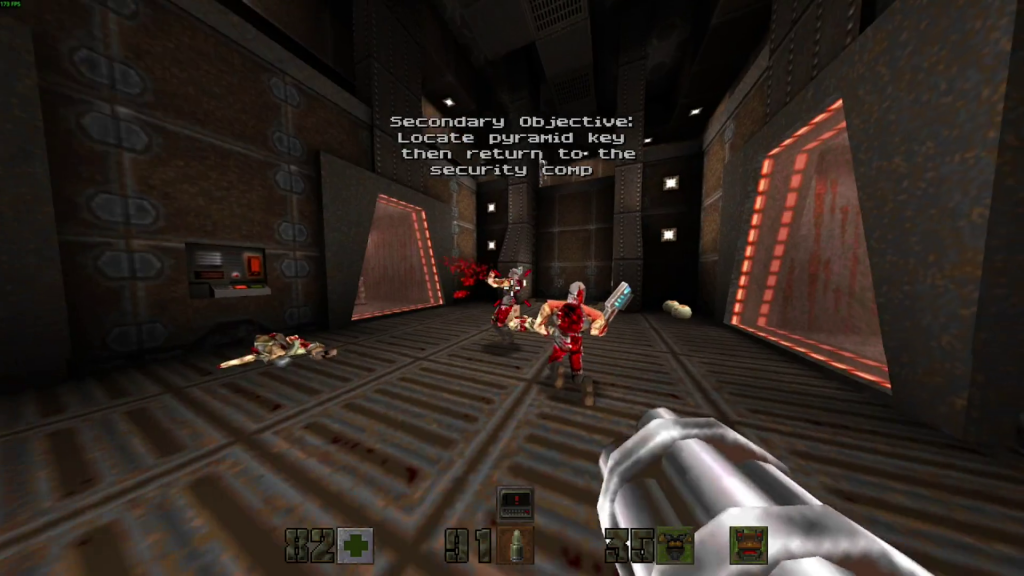The height and width of the screenshot is (576, 1024).
Task: Select the bullet ammo icon
Action: (x=515, y=545)
